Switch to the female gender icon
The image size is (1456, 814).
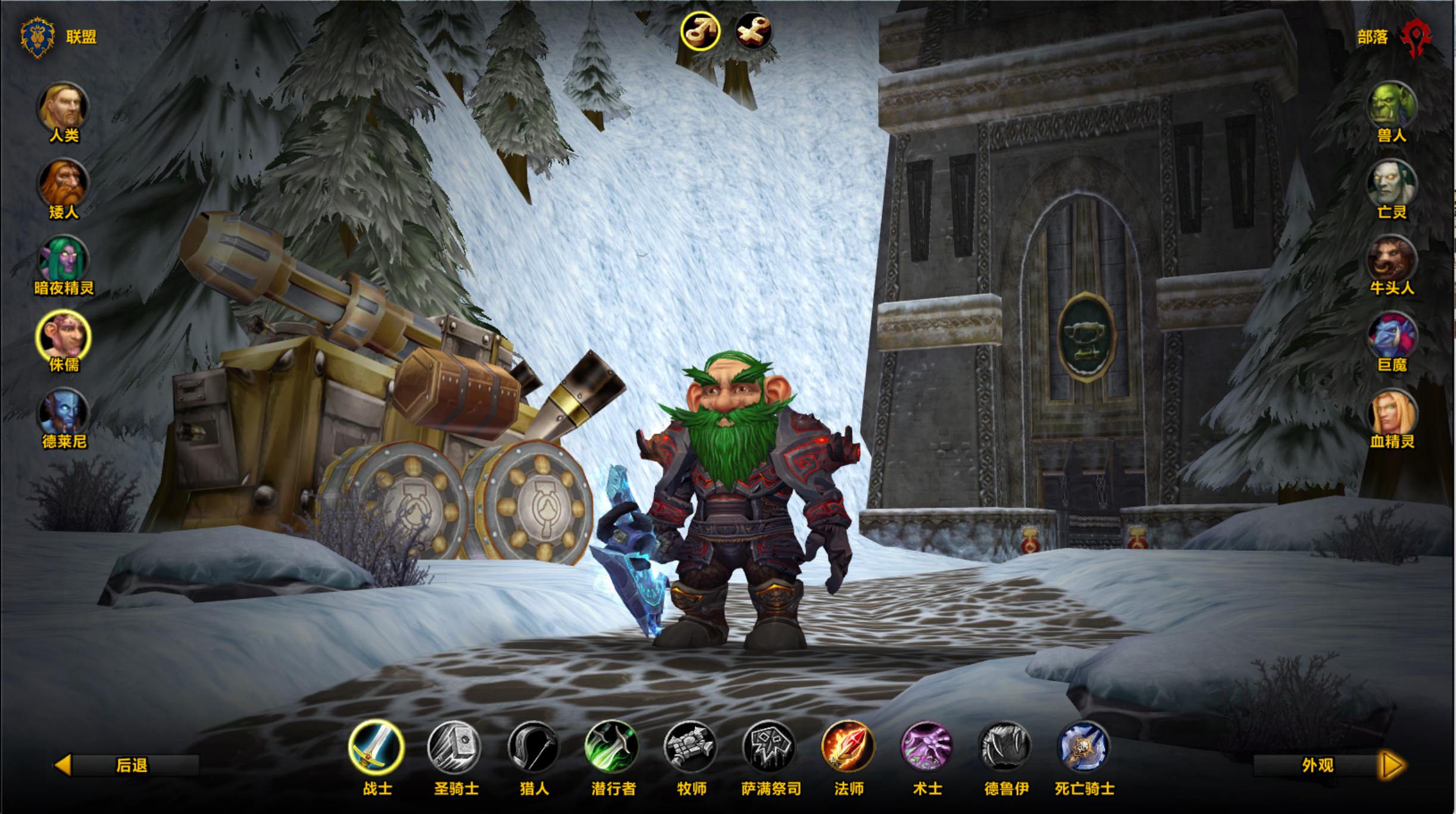coord(754,31)
